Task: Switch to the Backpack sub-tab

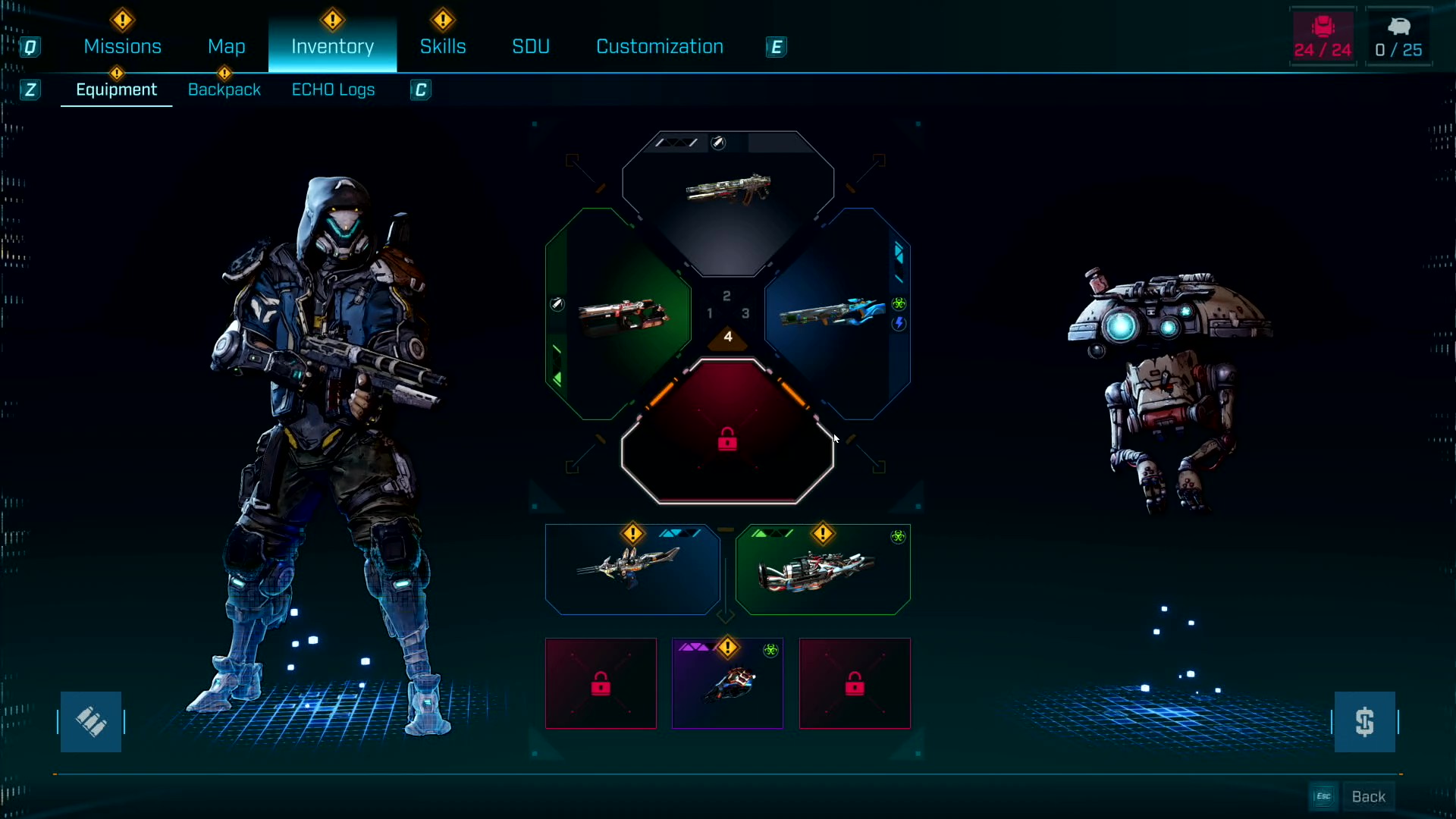Action: pos(224,89)
